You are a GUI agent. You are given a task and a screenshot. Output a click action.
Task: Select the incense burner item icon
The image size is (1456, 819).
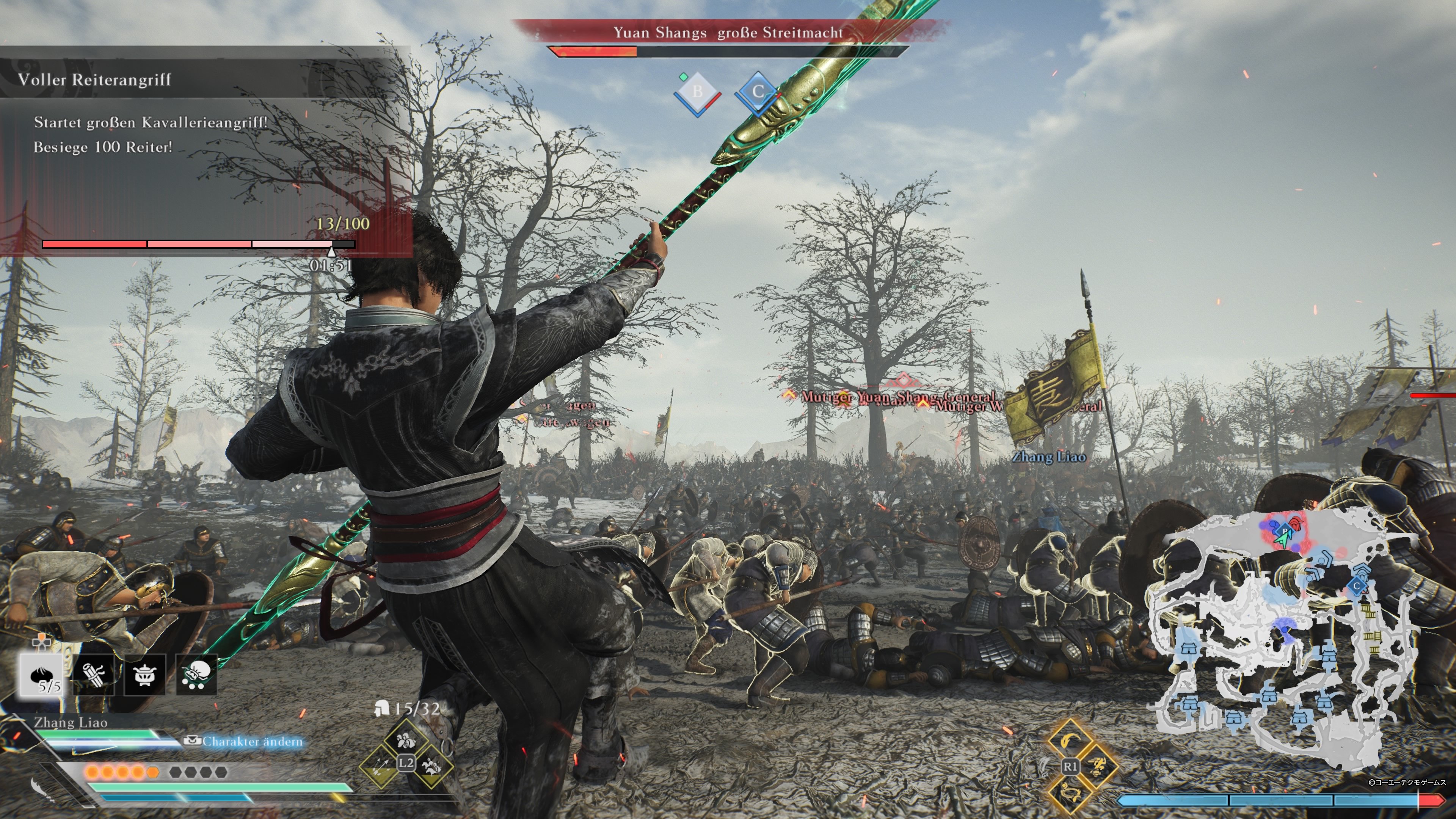coord(144,674)
